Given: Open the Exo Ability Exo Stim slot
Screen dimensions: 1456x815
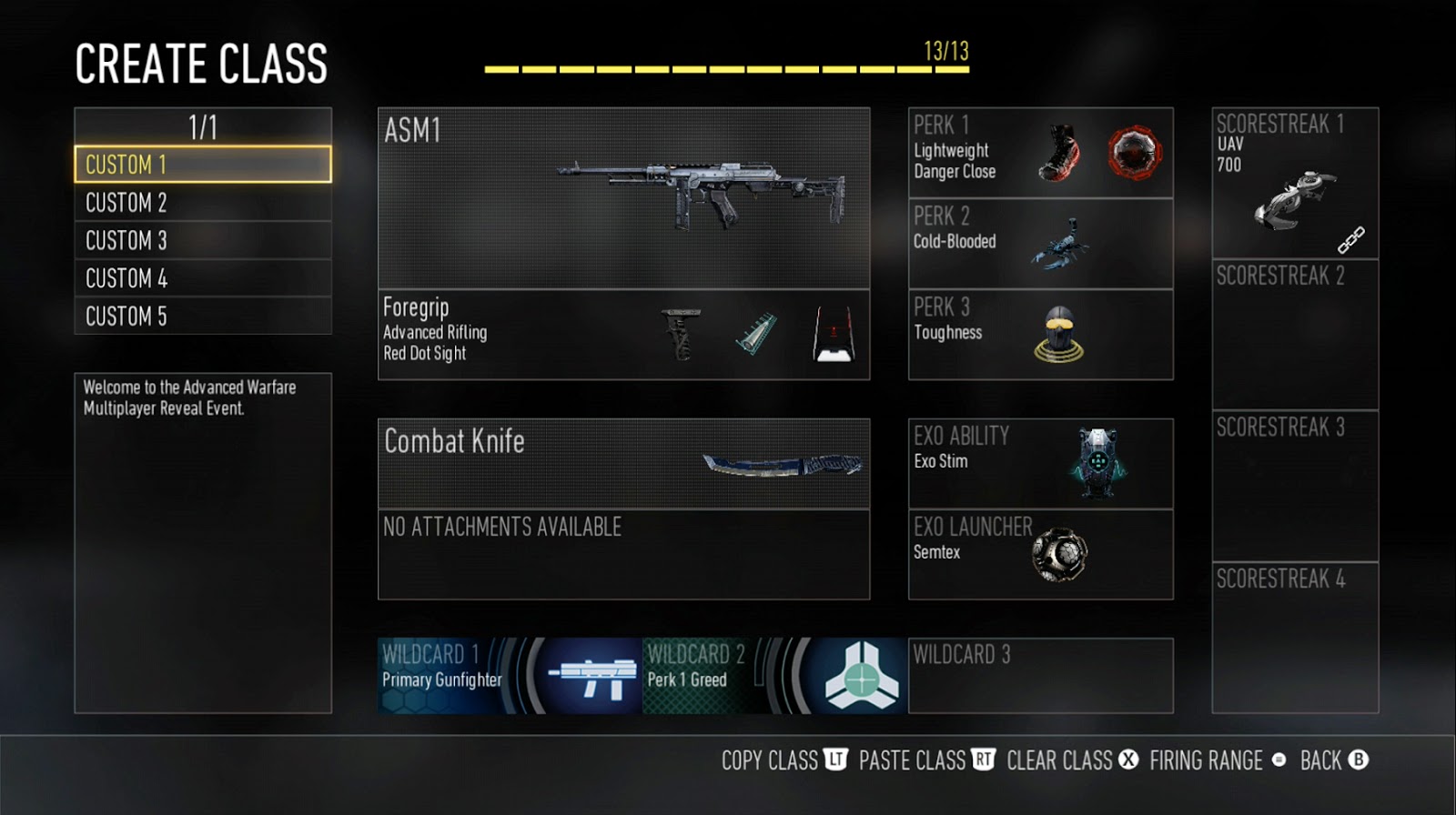Looking at the screenshot, I should point(1040,463).
